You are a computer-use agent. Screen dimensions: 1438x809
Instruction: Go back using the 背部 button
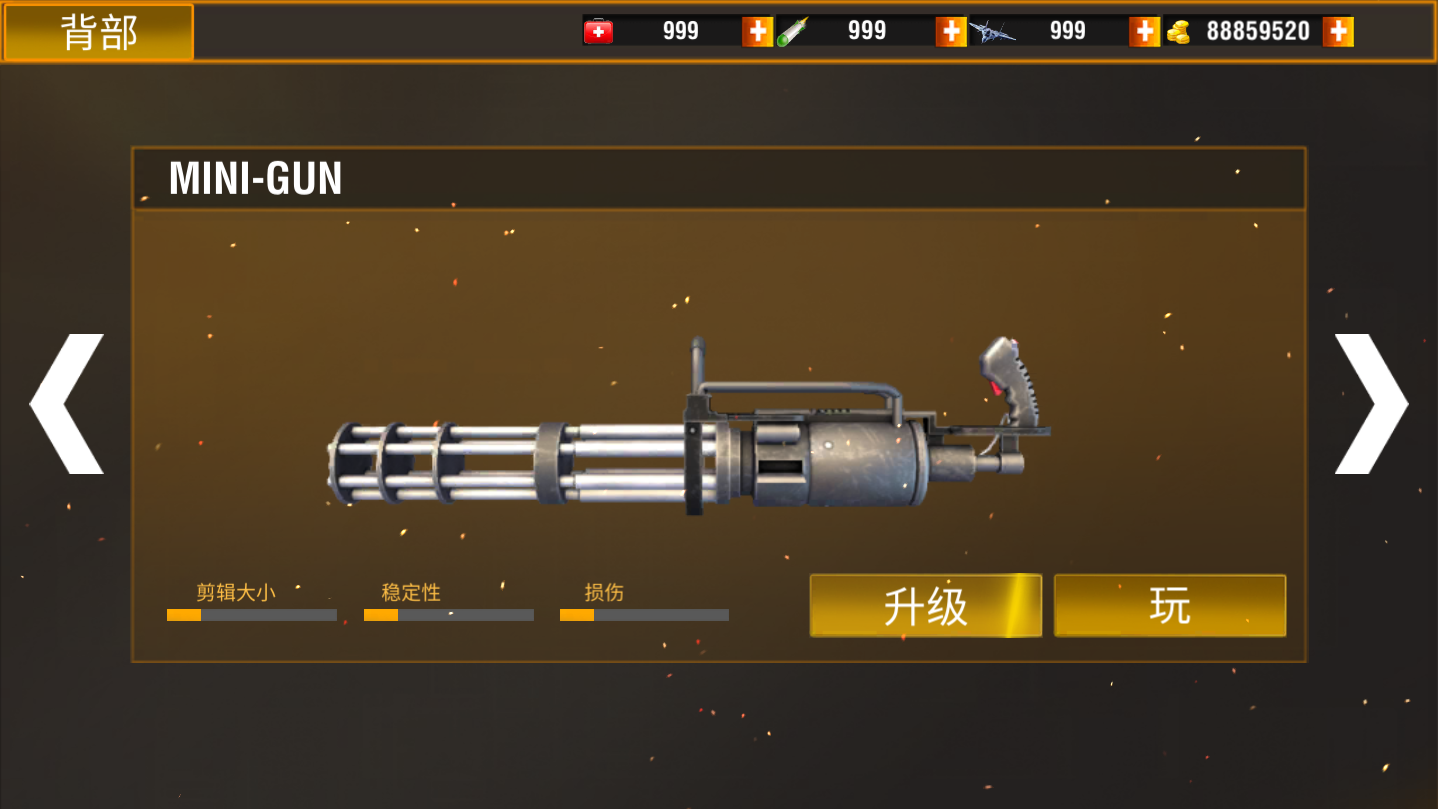[98, 32]
